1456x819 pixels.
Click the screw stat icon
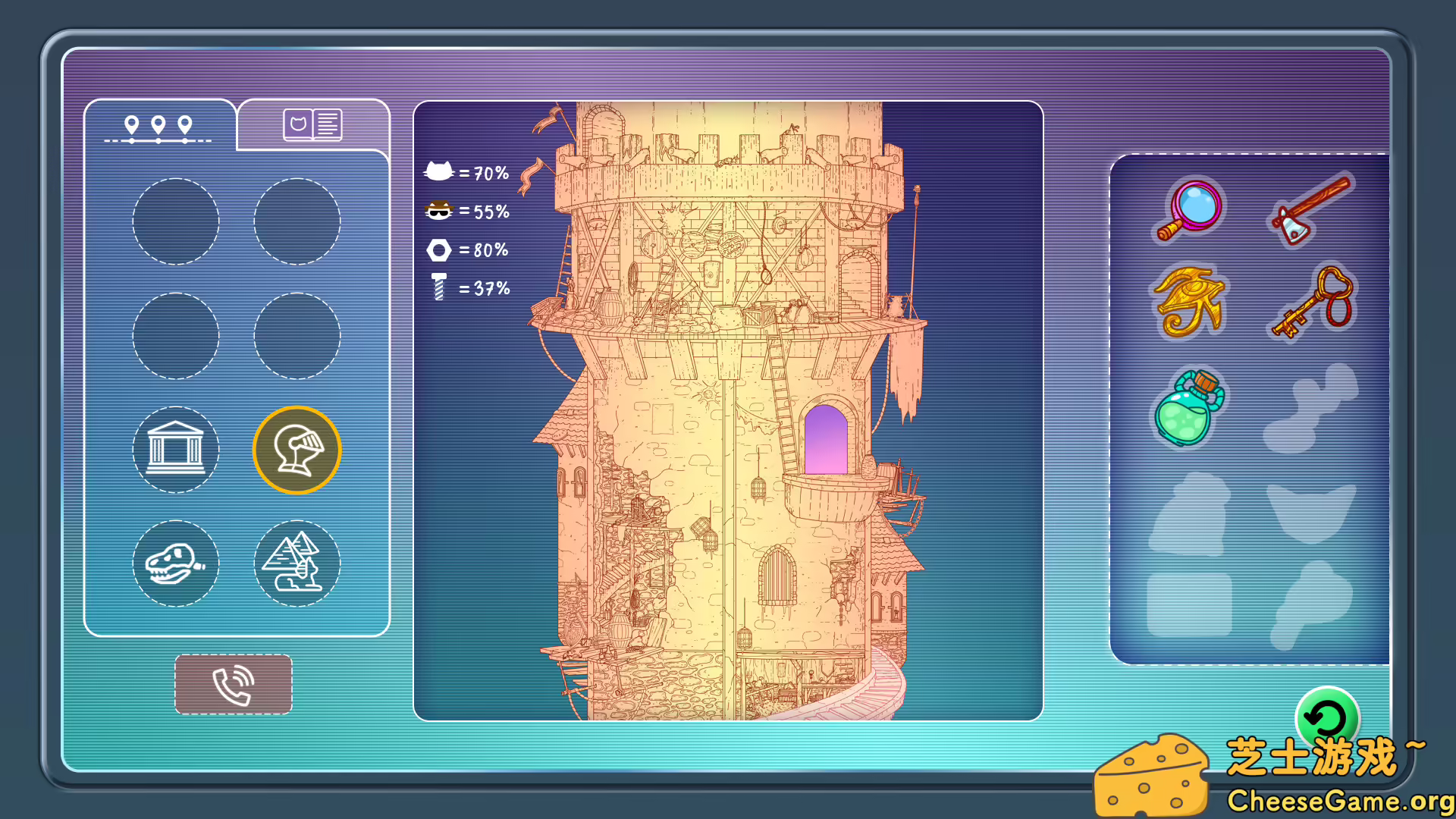[438, 287]
